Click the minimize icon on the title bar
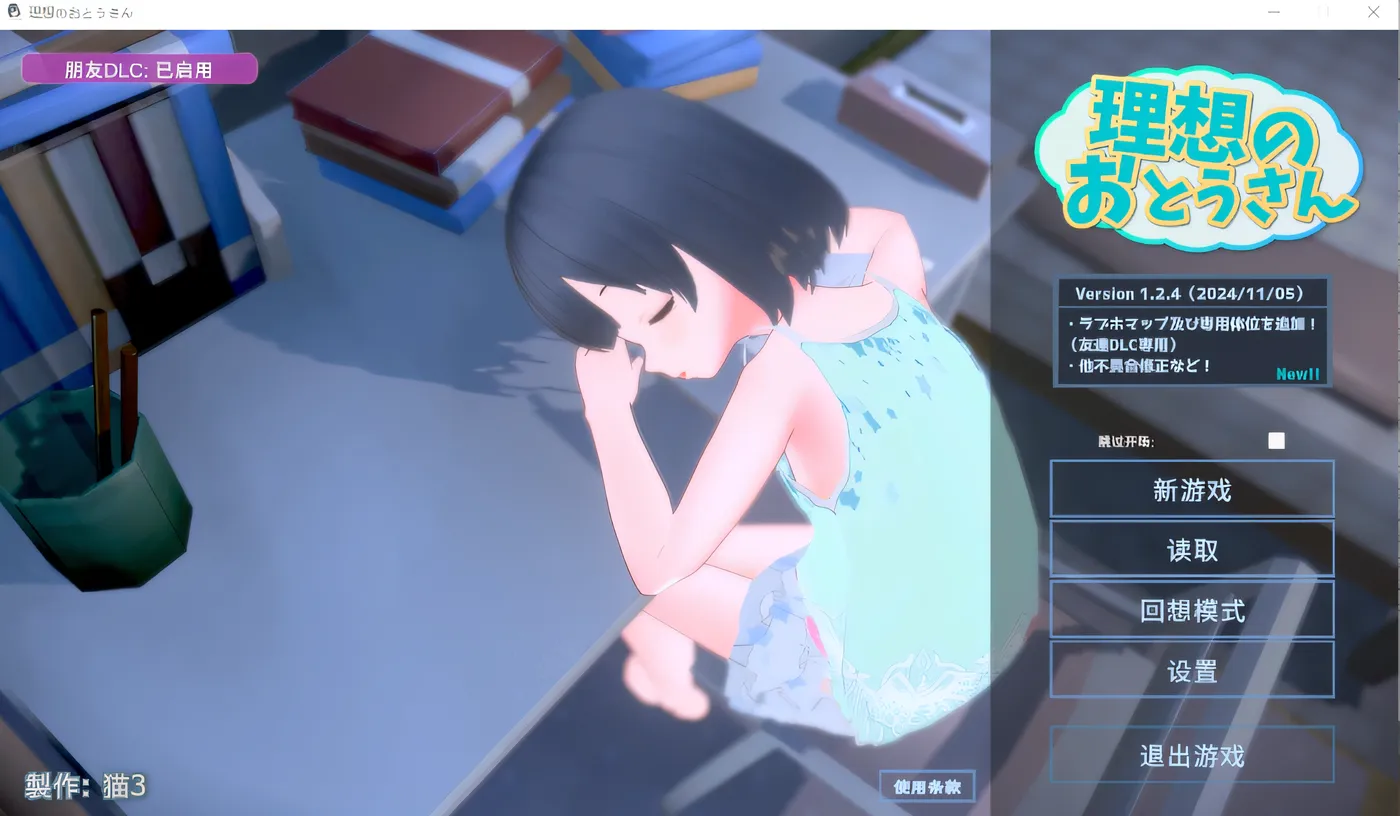The image size is (1400, 816). click(1273, 12)
